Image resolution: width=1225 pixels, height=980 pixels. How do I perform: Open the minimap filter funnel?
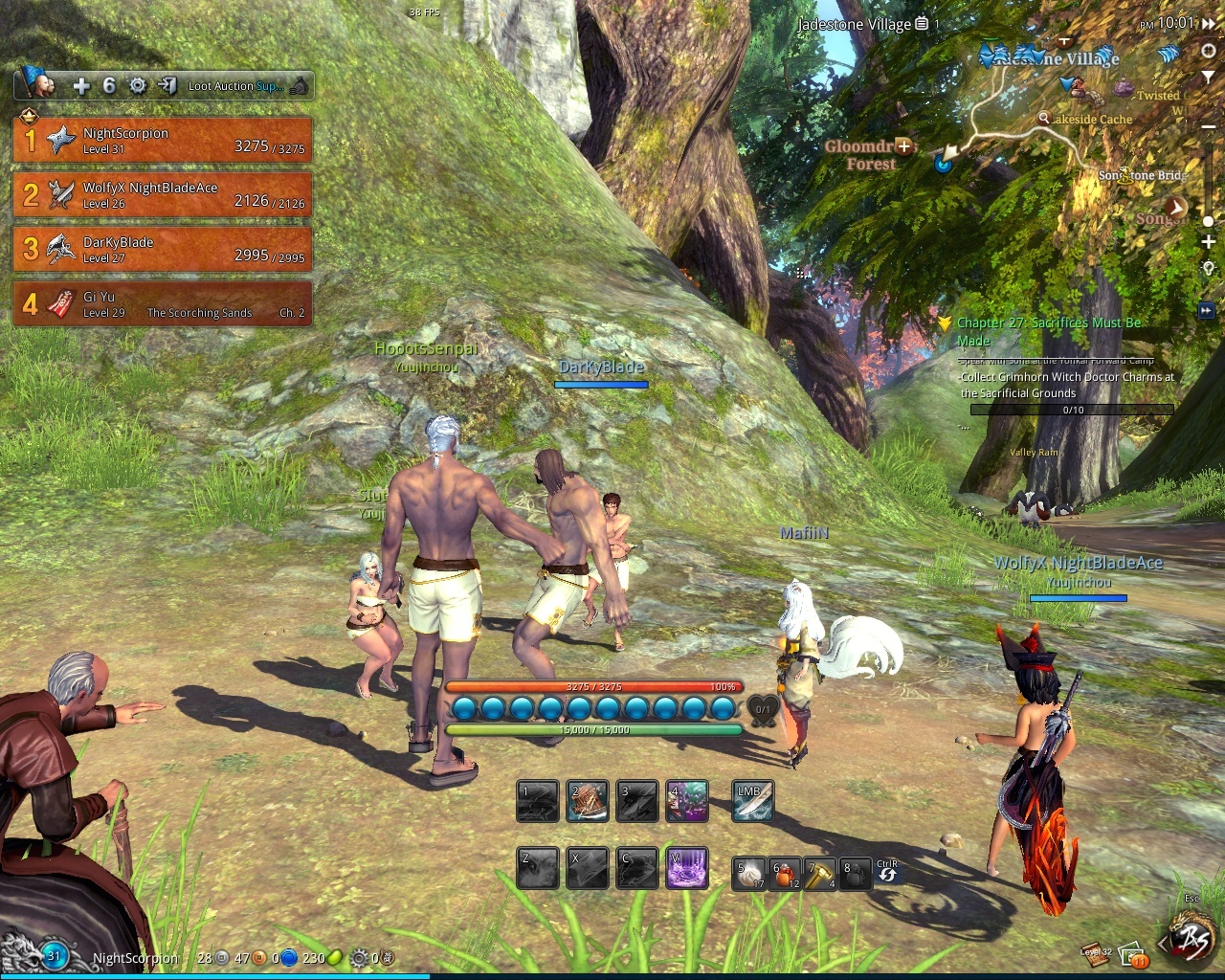click(1208, 76)
